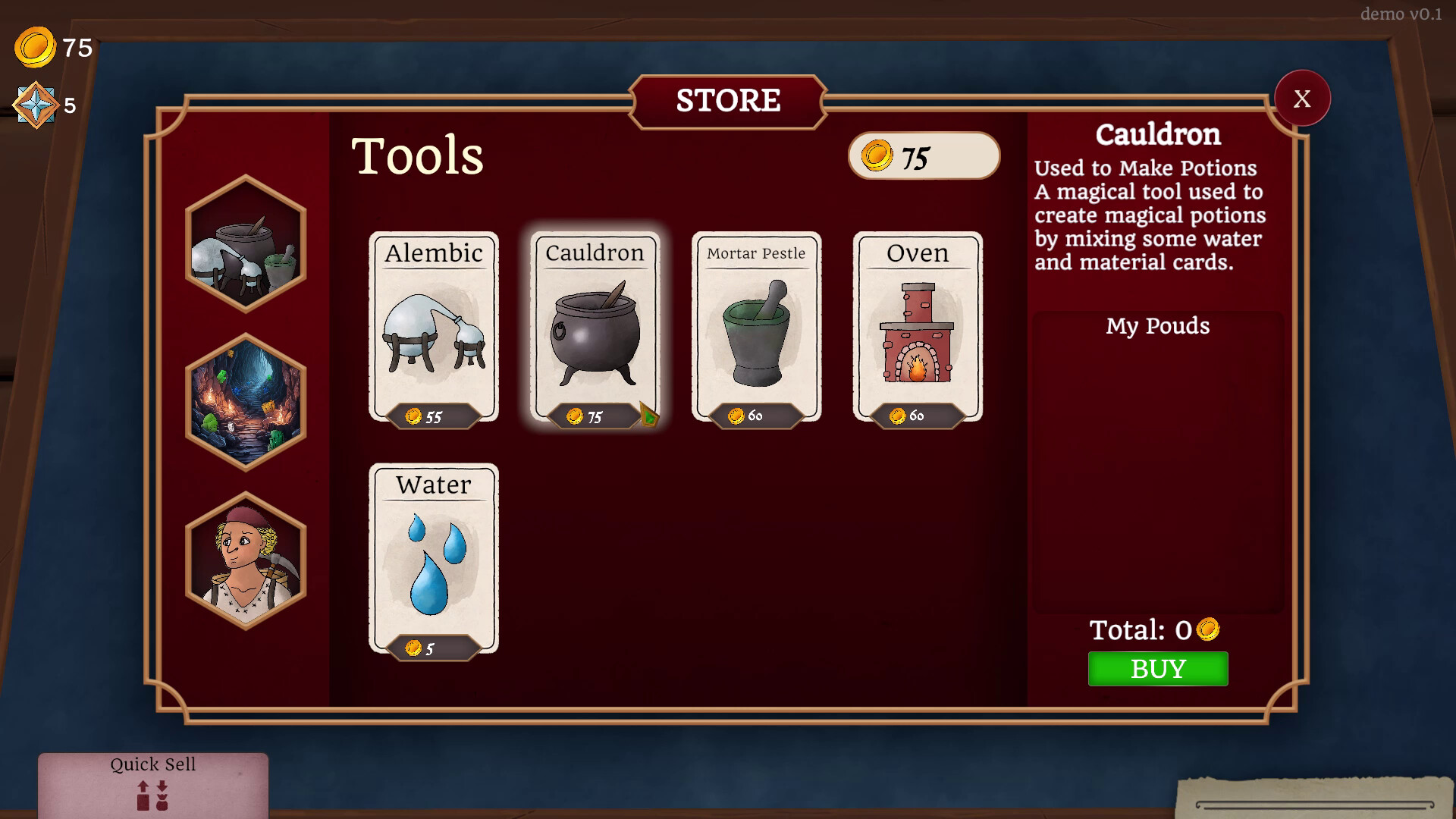
Task: Select the Water card priced at 5
Action: coord(433,560)
